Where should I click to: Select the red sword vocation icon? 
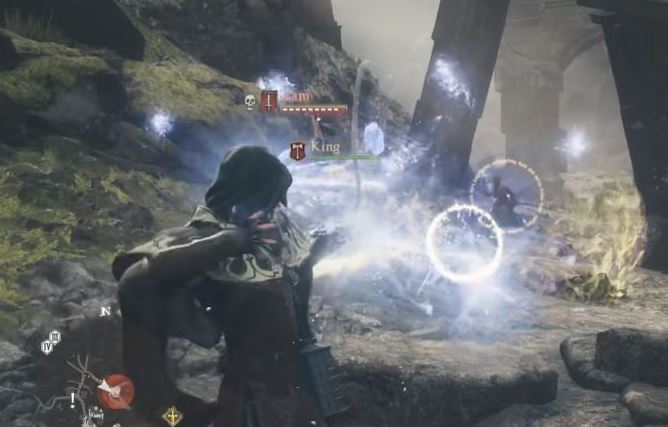pyautogui.click(x=269, y=101)
